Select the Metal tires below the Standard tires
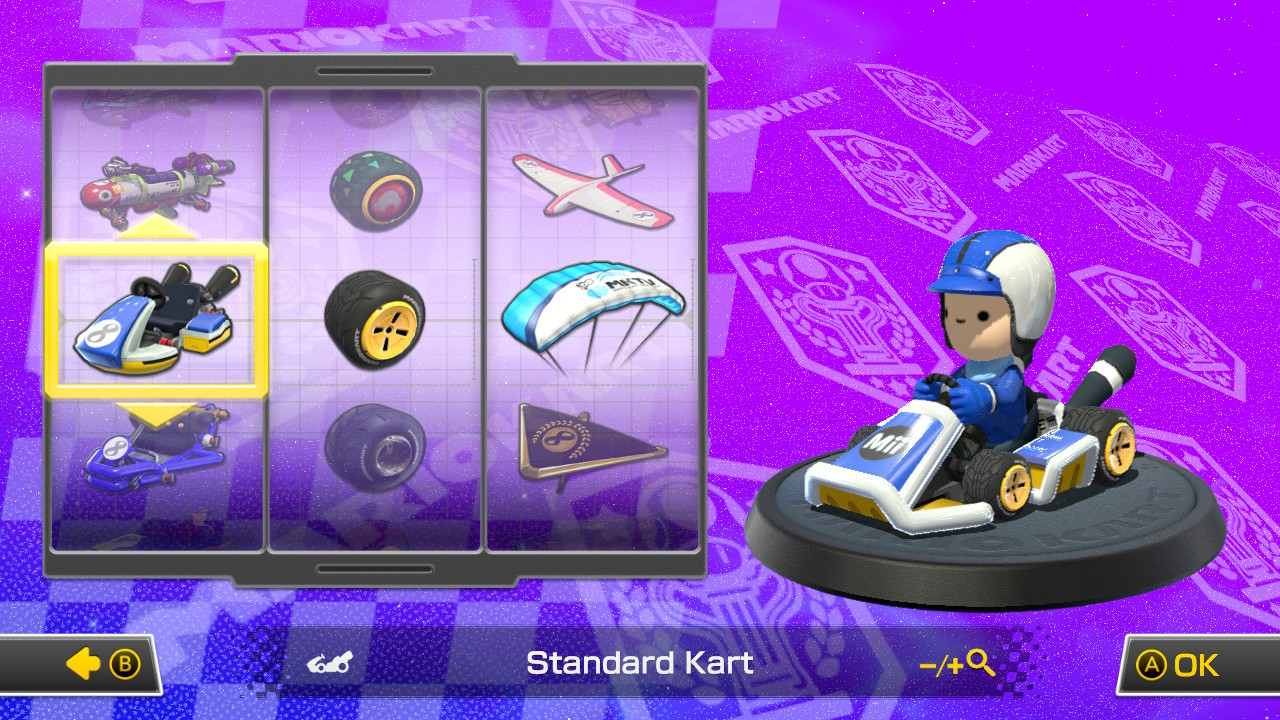Screen dimensions: 1280x720 click(x=377, y=448)
